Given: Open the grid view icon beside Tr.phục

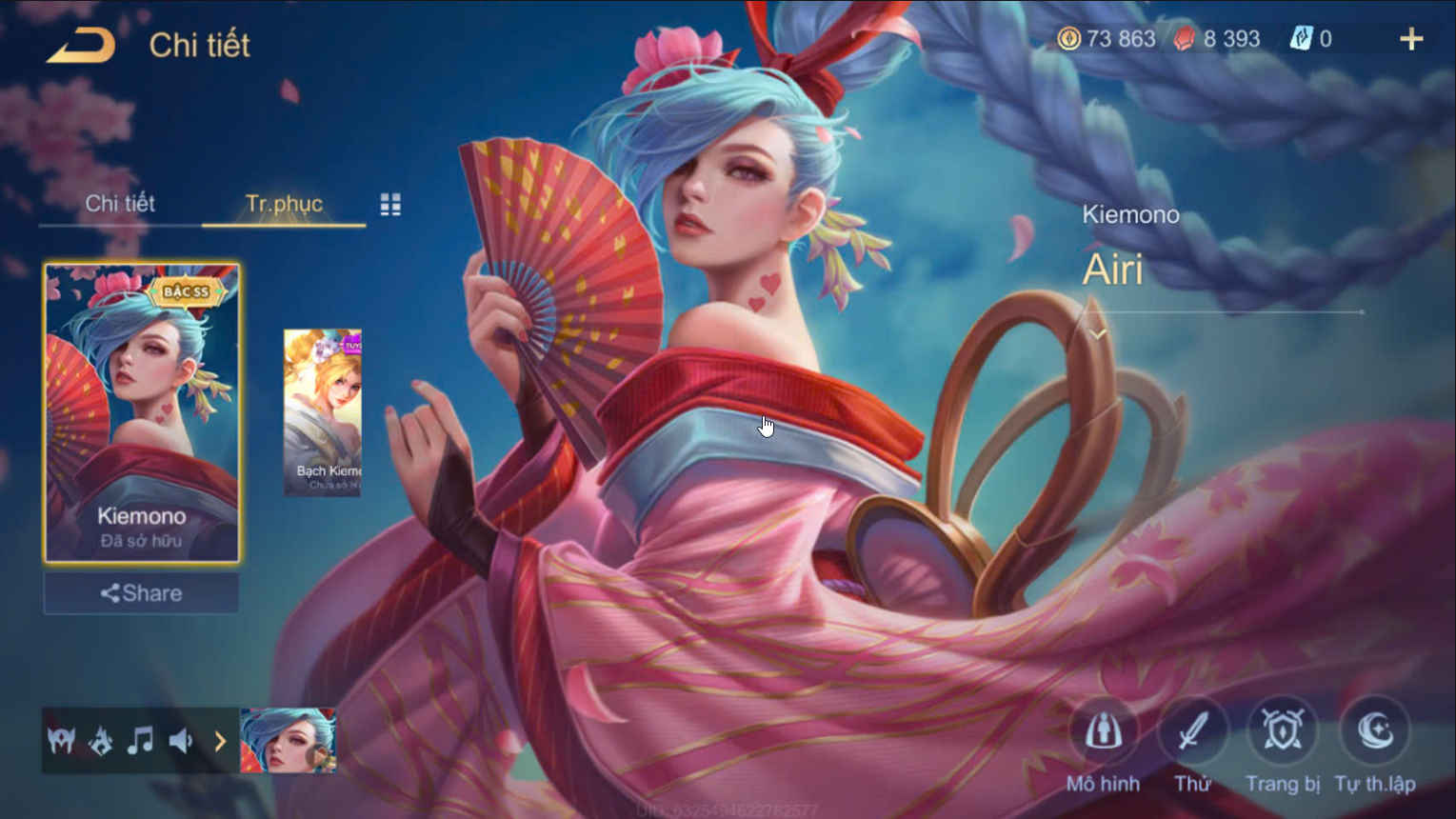Looking at the screenshot, I should click(389, 204).
